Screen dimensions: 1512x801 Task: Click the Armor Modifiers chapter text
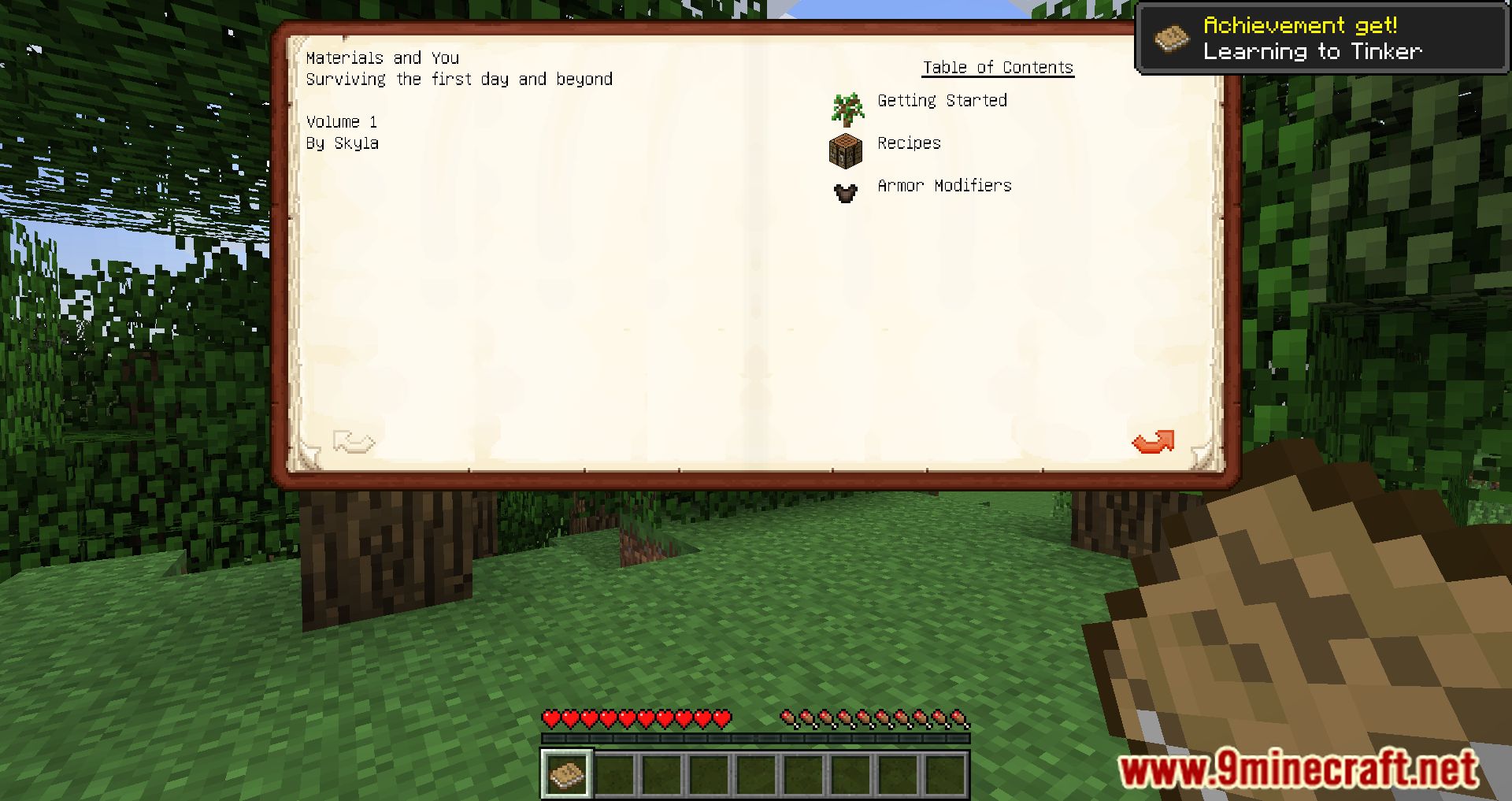point(944,186)
